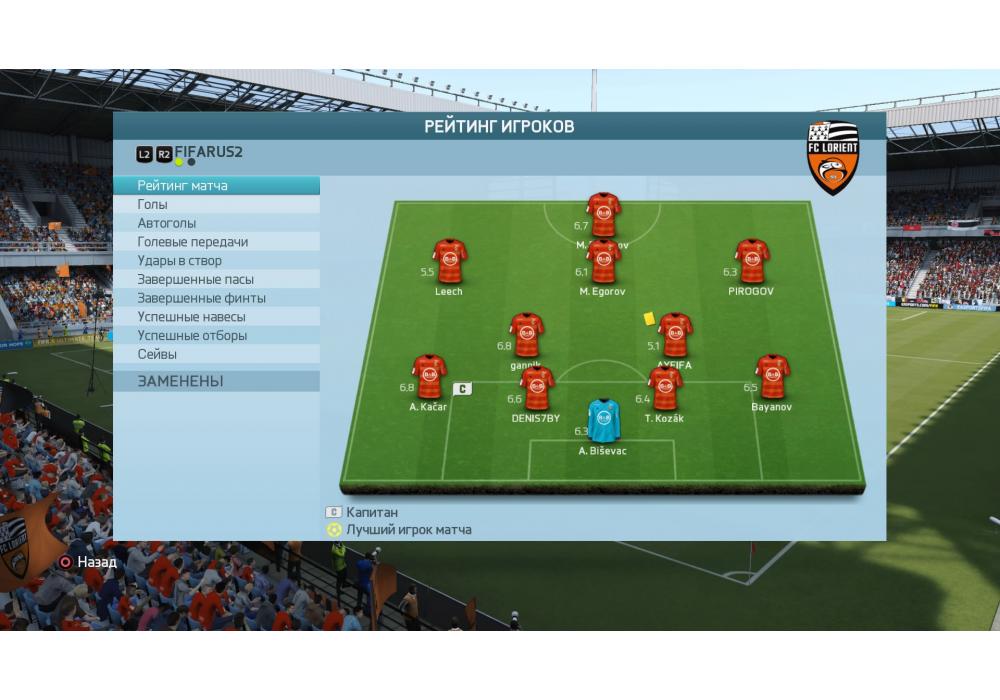
Task: Choose the Голы stat row
Action: point(216,204)
